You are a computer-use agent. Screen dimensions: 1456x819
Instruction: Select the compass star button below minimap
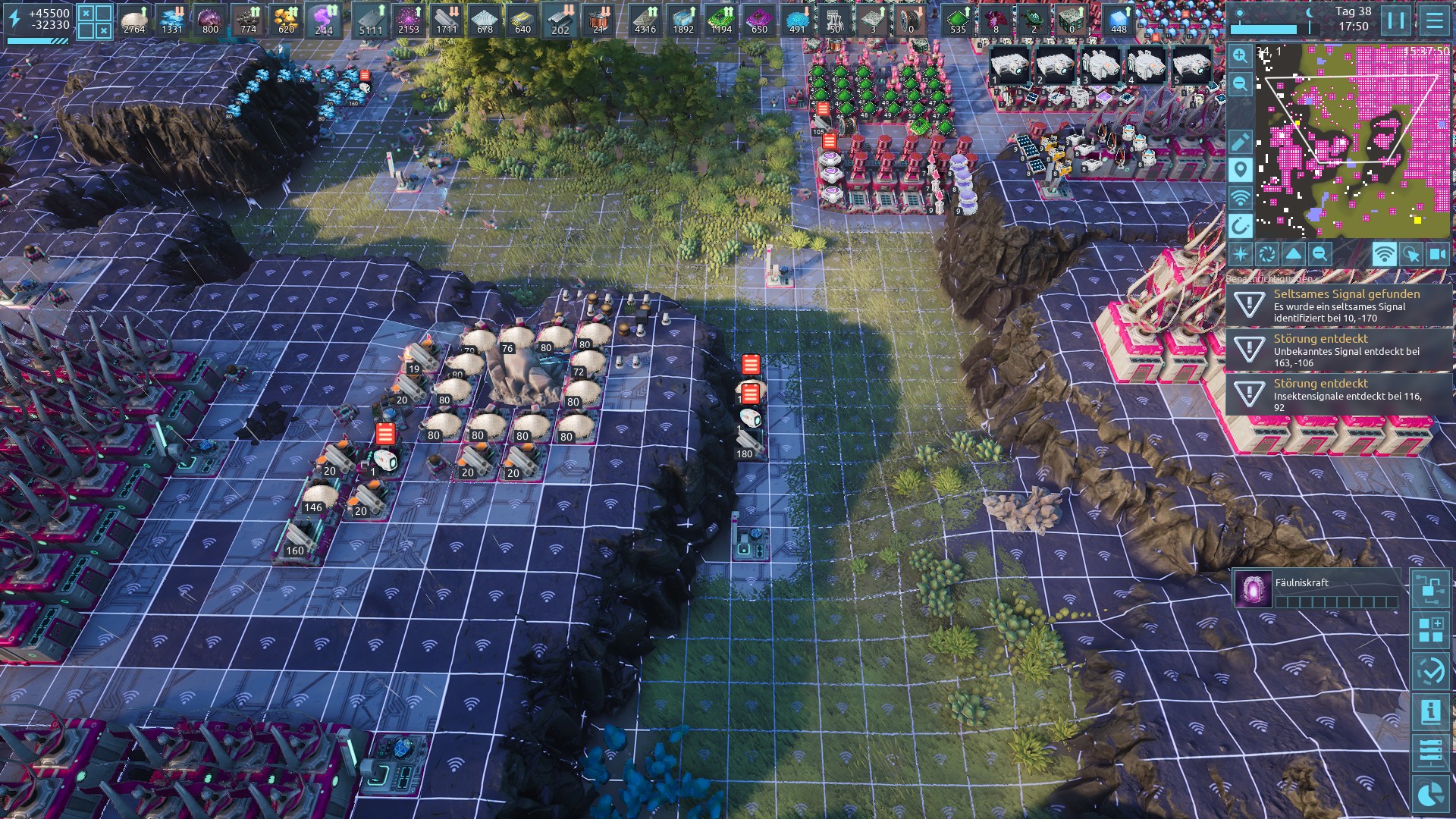coord(1241,254)
